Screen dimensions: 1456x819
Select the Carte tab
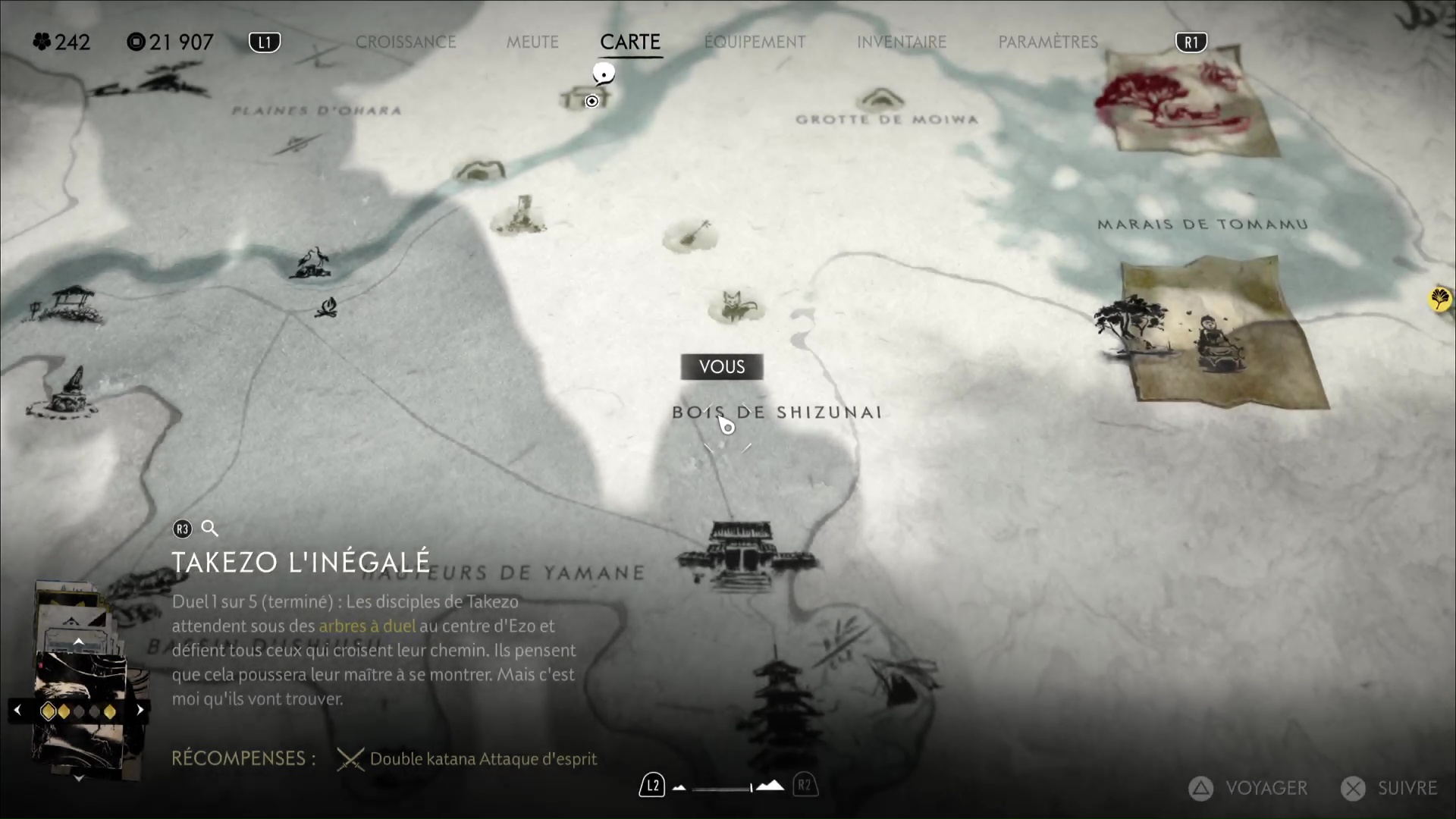[x=630, y=42]
